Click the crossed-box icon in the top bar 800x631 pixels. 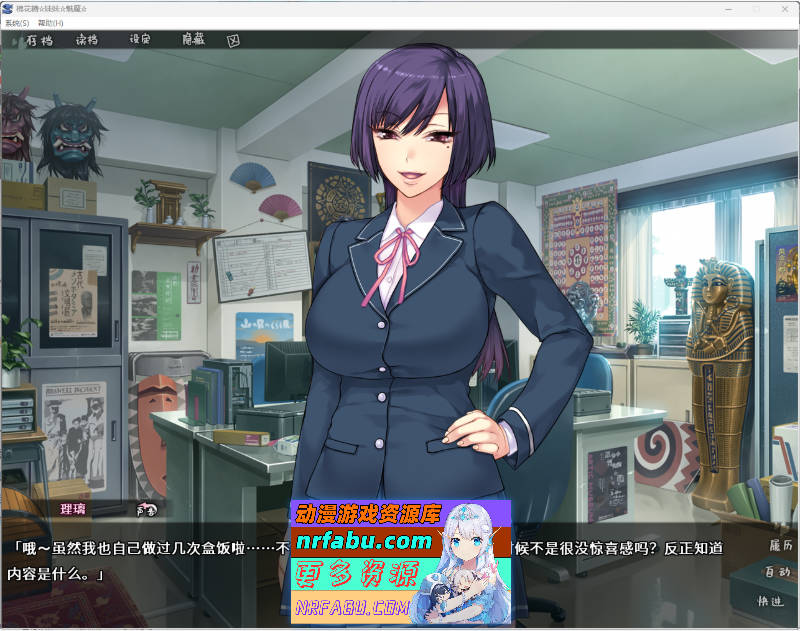233,41
